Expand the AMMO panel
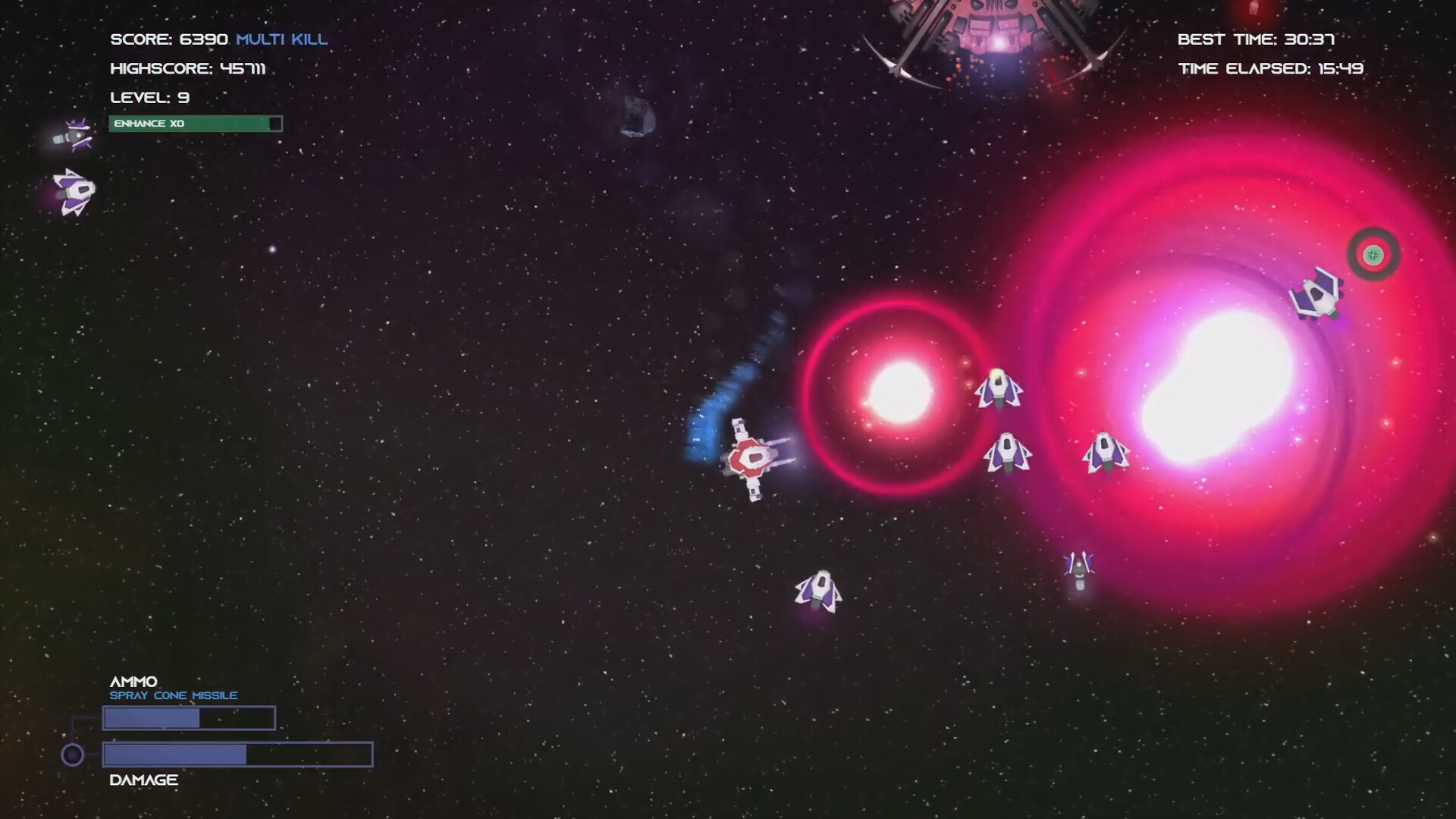1456x819 pixels. [133, 681]
